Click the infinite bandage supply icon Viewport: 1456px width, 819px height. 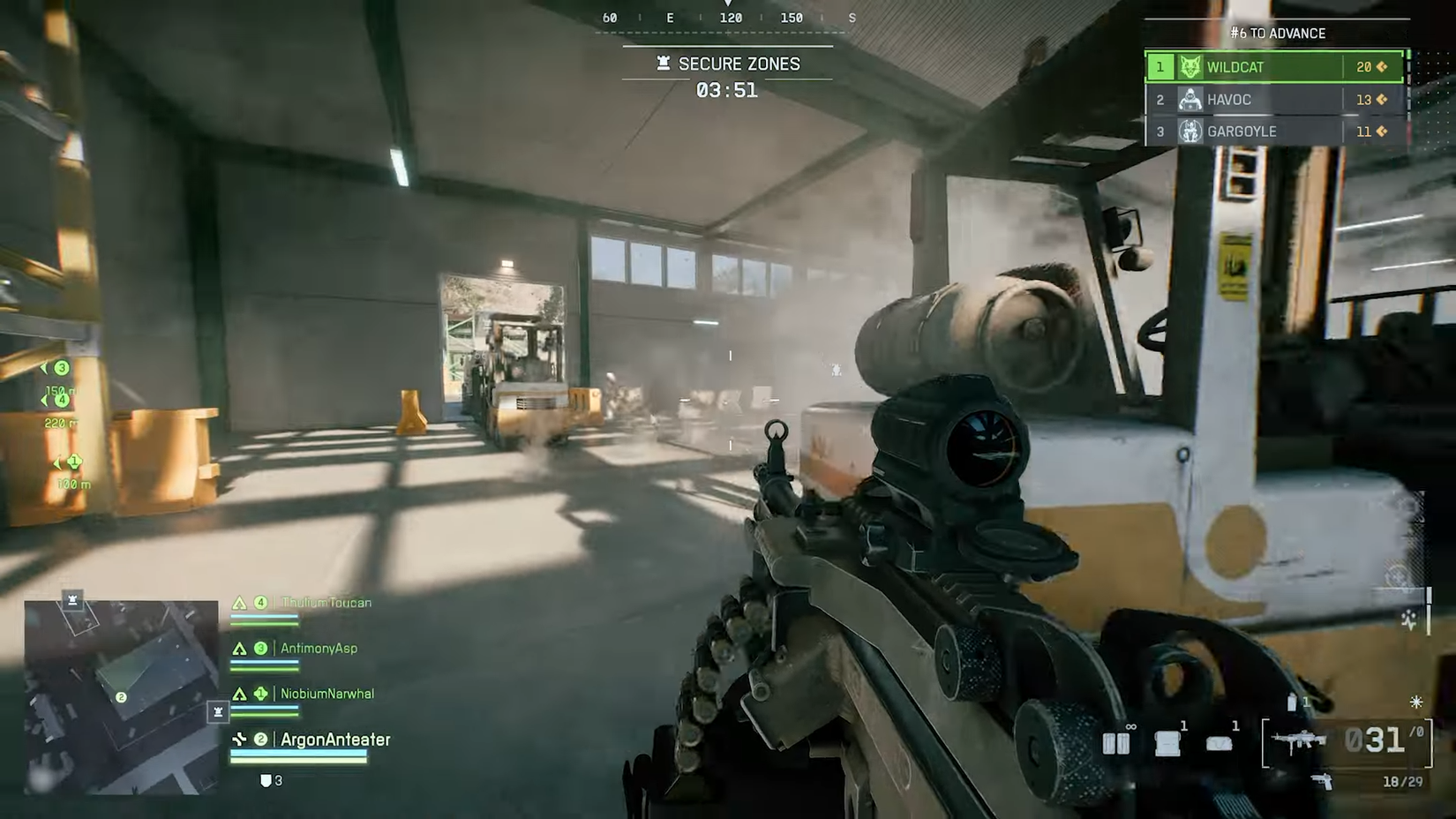1116,744
